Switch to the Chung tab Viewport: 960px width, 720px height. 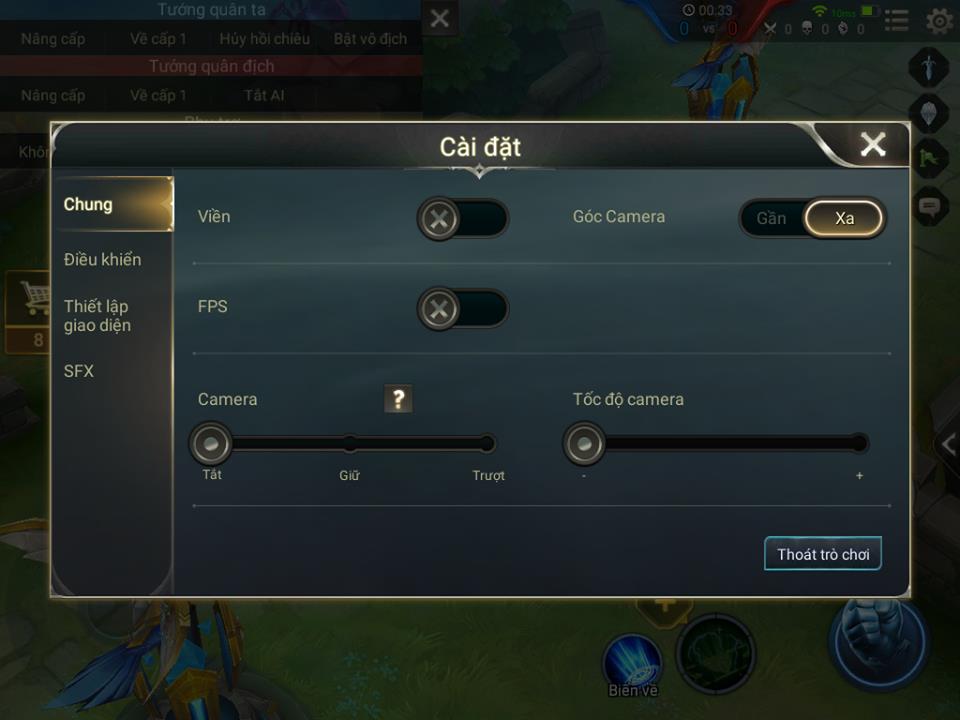click(x=89, y=204)
